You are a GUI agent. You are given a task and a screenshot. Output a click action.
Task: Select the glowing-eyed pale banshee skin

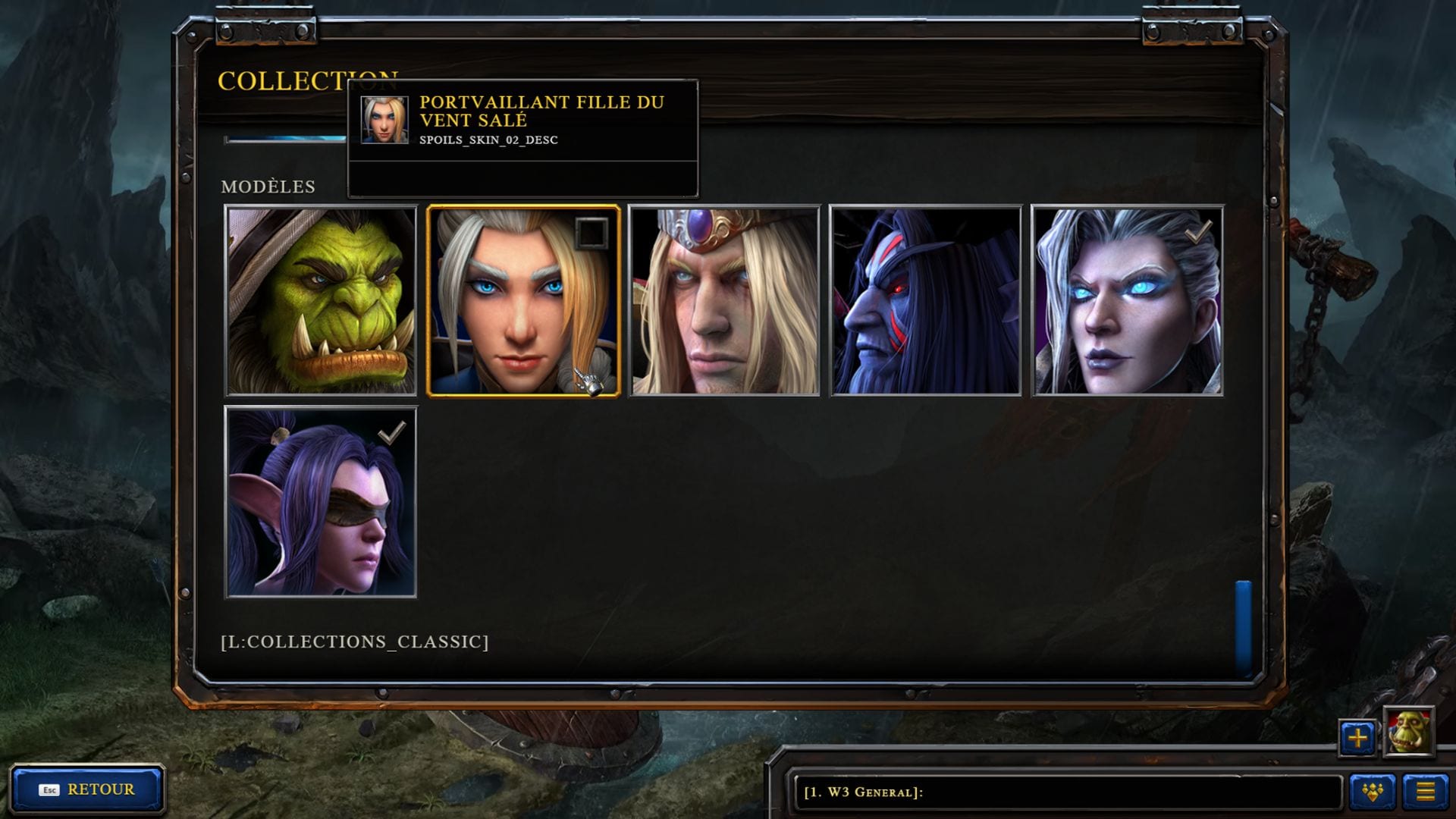click(1128, 301)
